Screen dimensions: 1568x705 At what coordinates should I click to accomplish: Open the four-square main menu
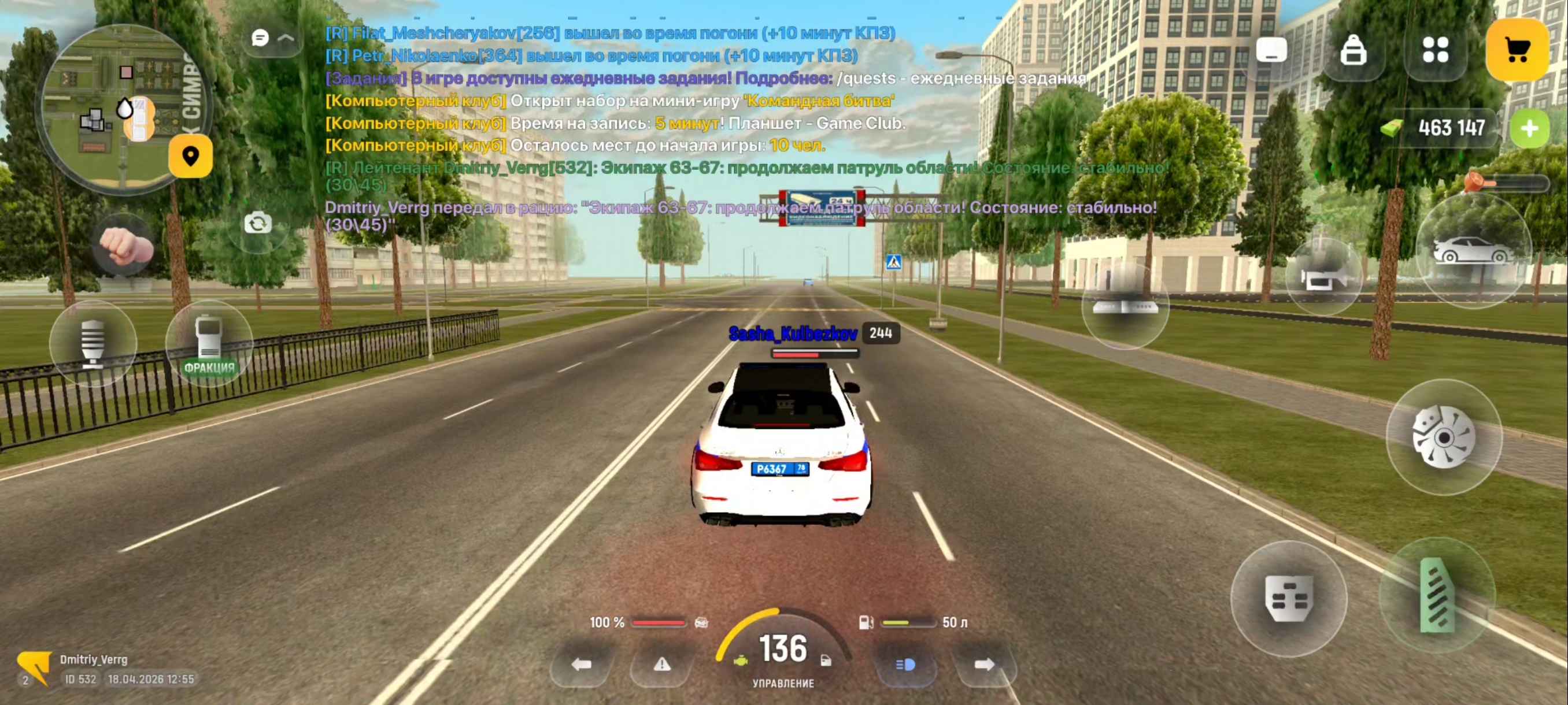1434,50
